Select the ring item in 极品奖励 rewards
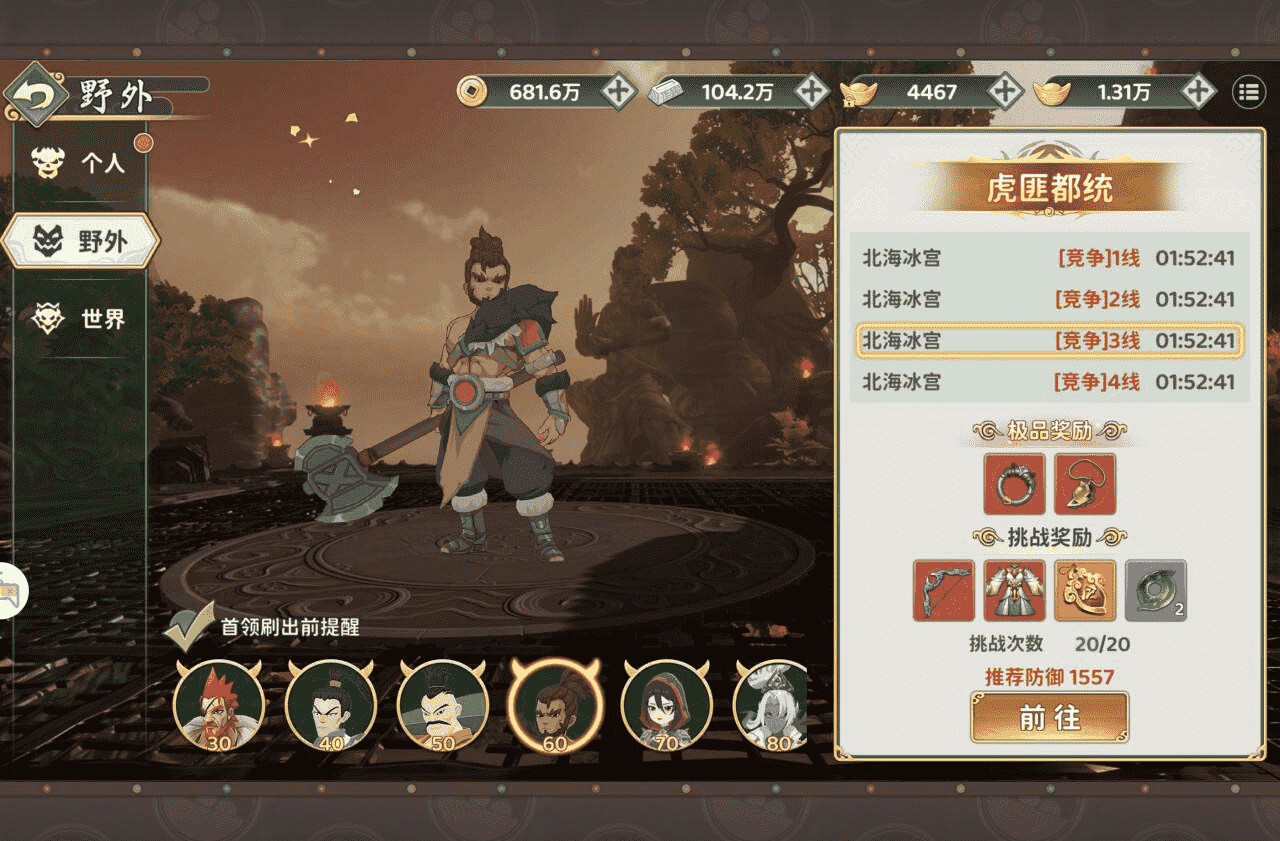The width and height of the screenshot is (1280, 841). [1013, 484]
